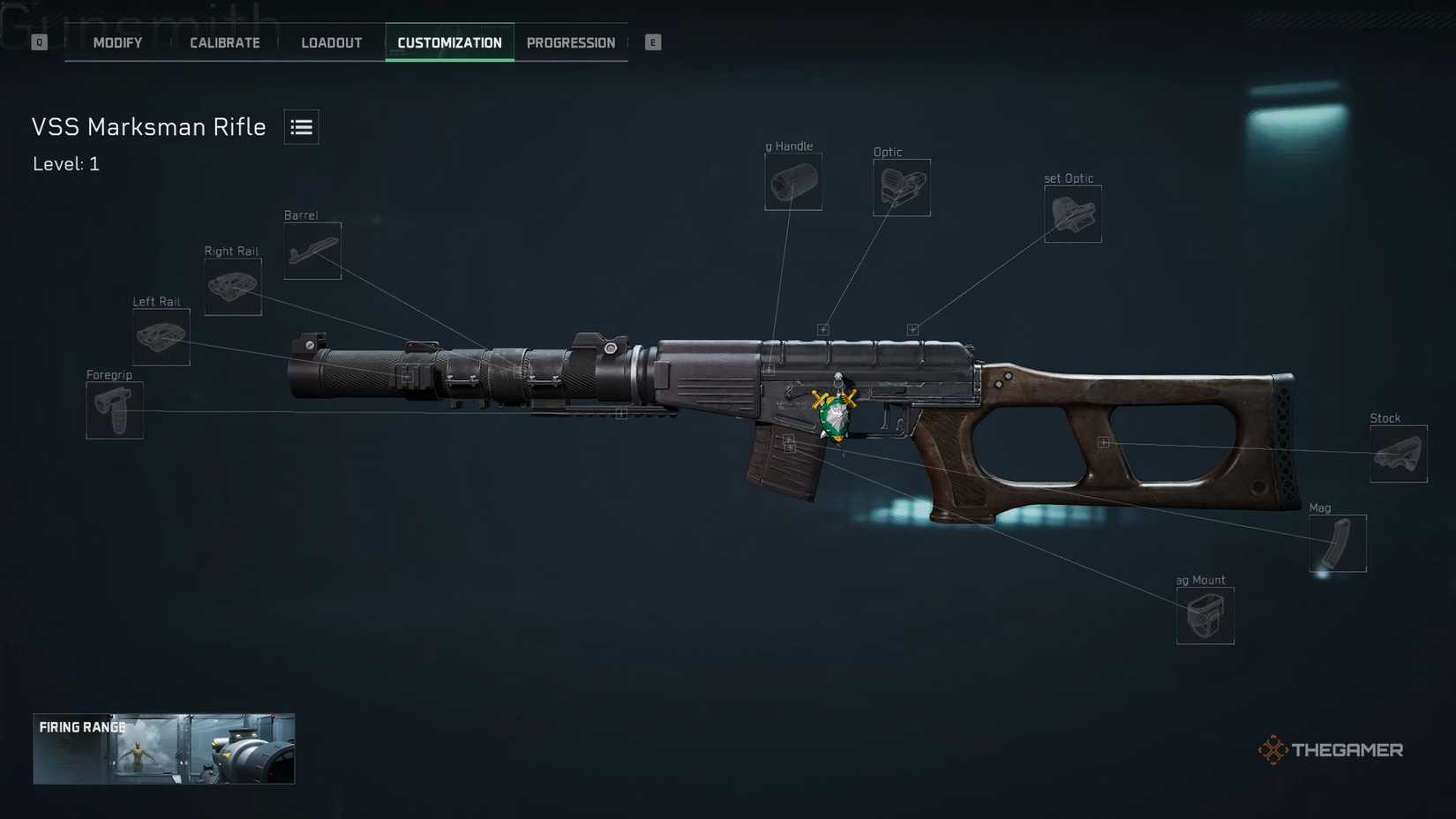Image resolution: width=1456 pixels, height=819 pixels.
Task: Select the Stock attachment slot icon
Action: click(x=1399, y=454)
